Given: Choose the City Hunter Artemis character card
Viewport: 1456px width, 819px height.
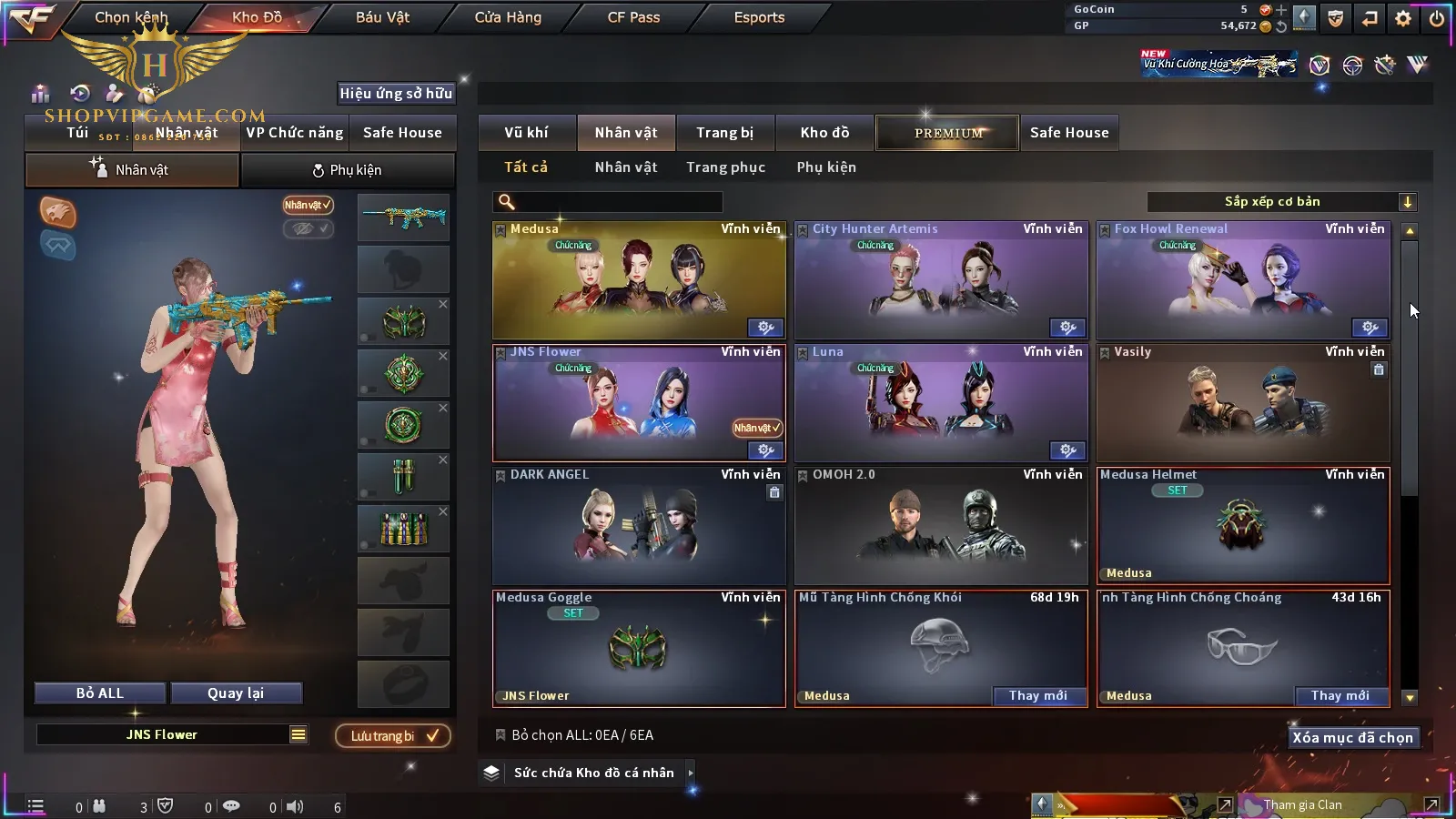Looking at the screenshot, I should pos(941,282).
